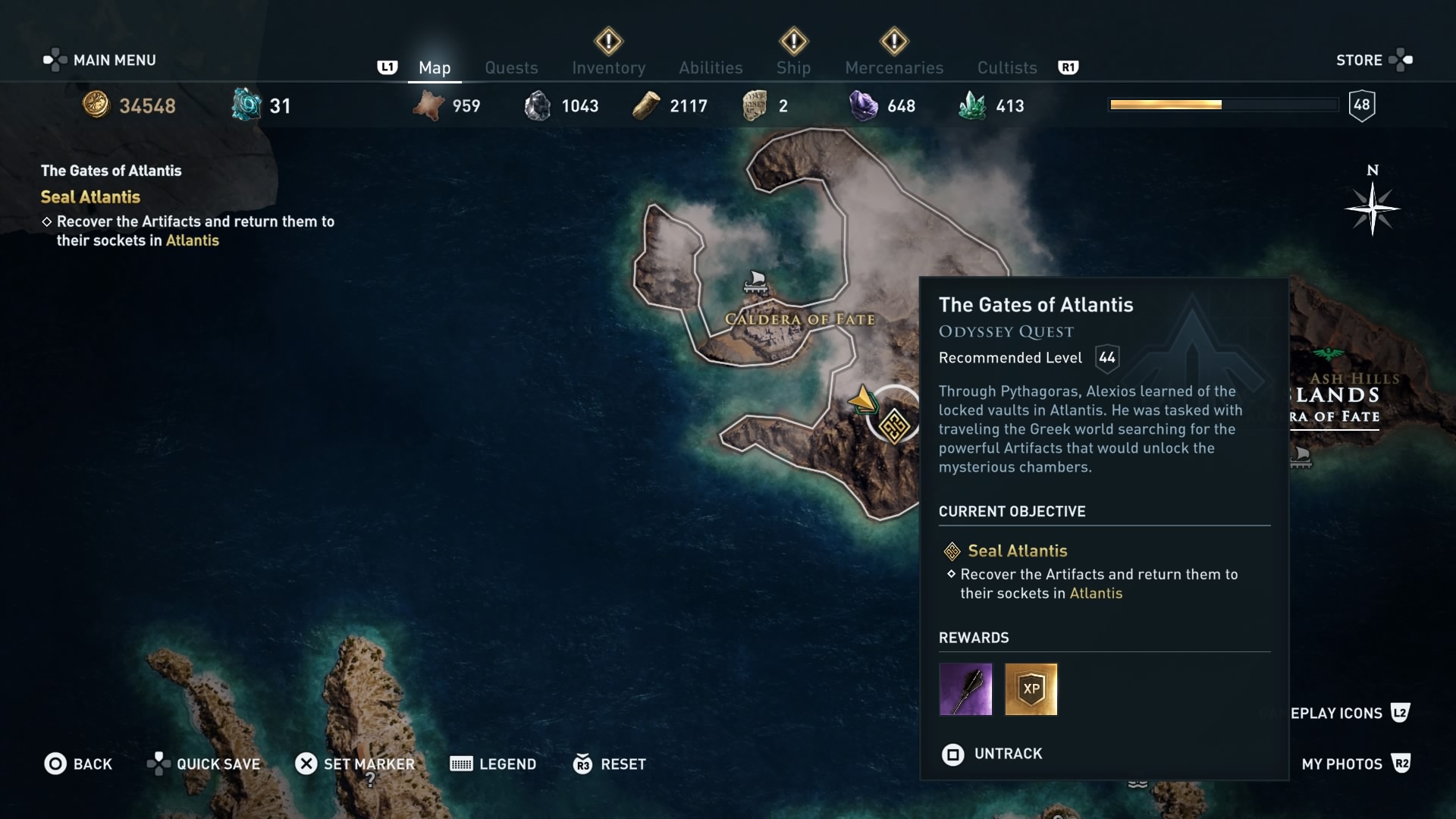Click the leather resource icon
The image size is (1456, 819).
pos(428,106)
